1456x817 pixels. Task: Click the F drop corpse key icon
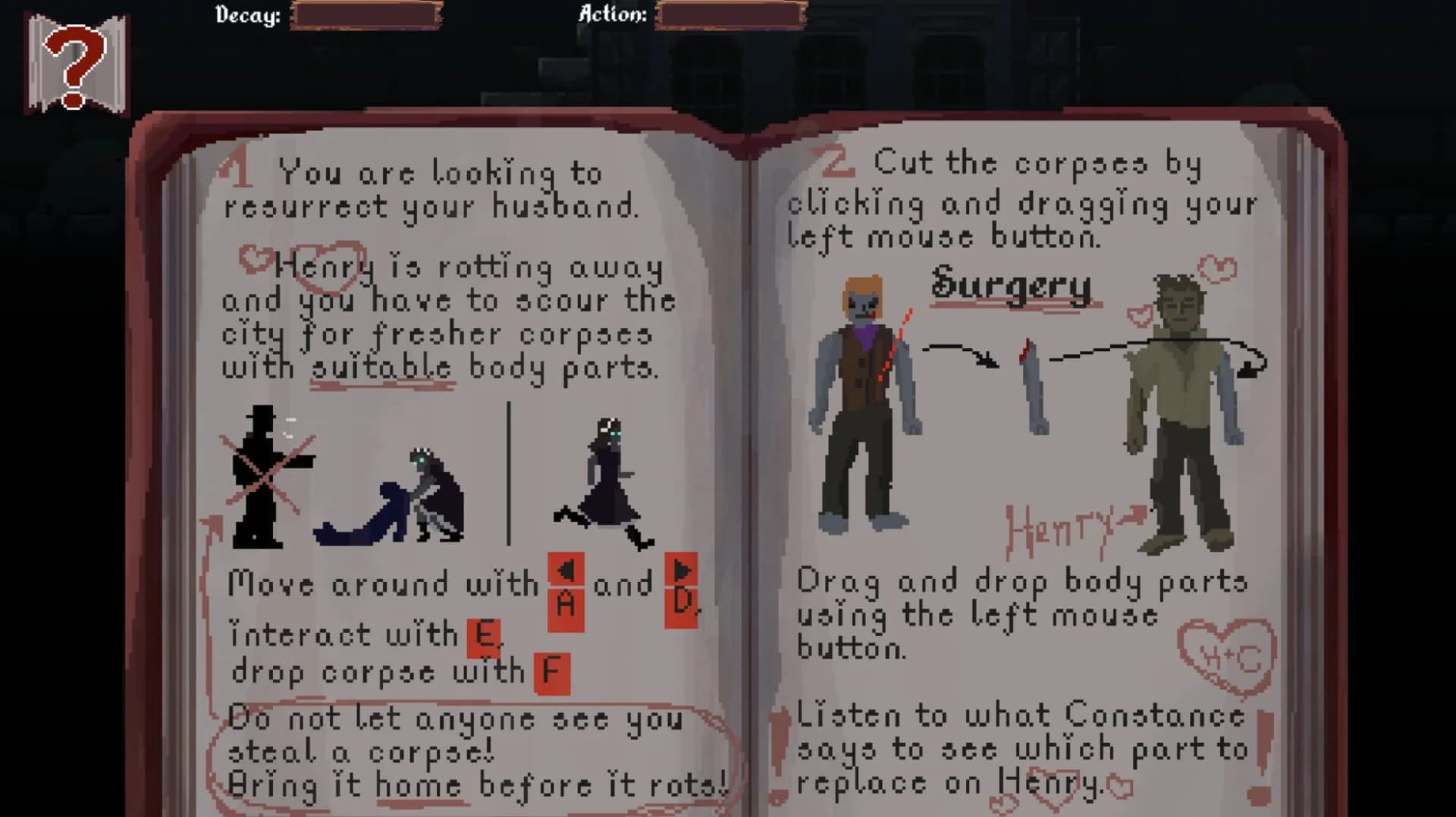(x=551, y=671)
